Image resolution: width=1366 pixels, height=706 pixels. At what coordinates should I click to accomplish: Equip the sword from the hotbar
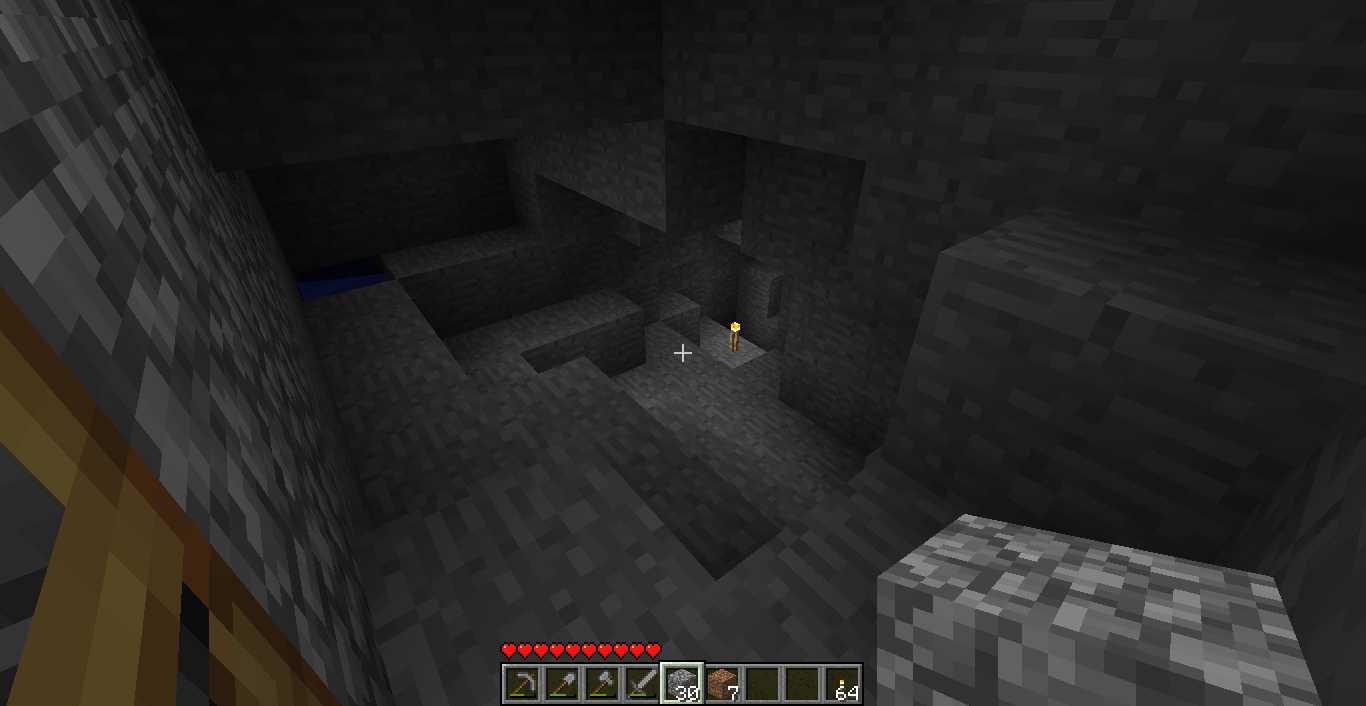click(642, 684)
